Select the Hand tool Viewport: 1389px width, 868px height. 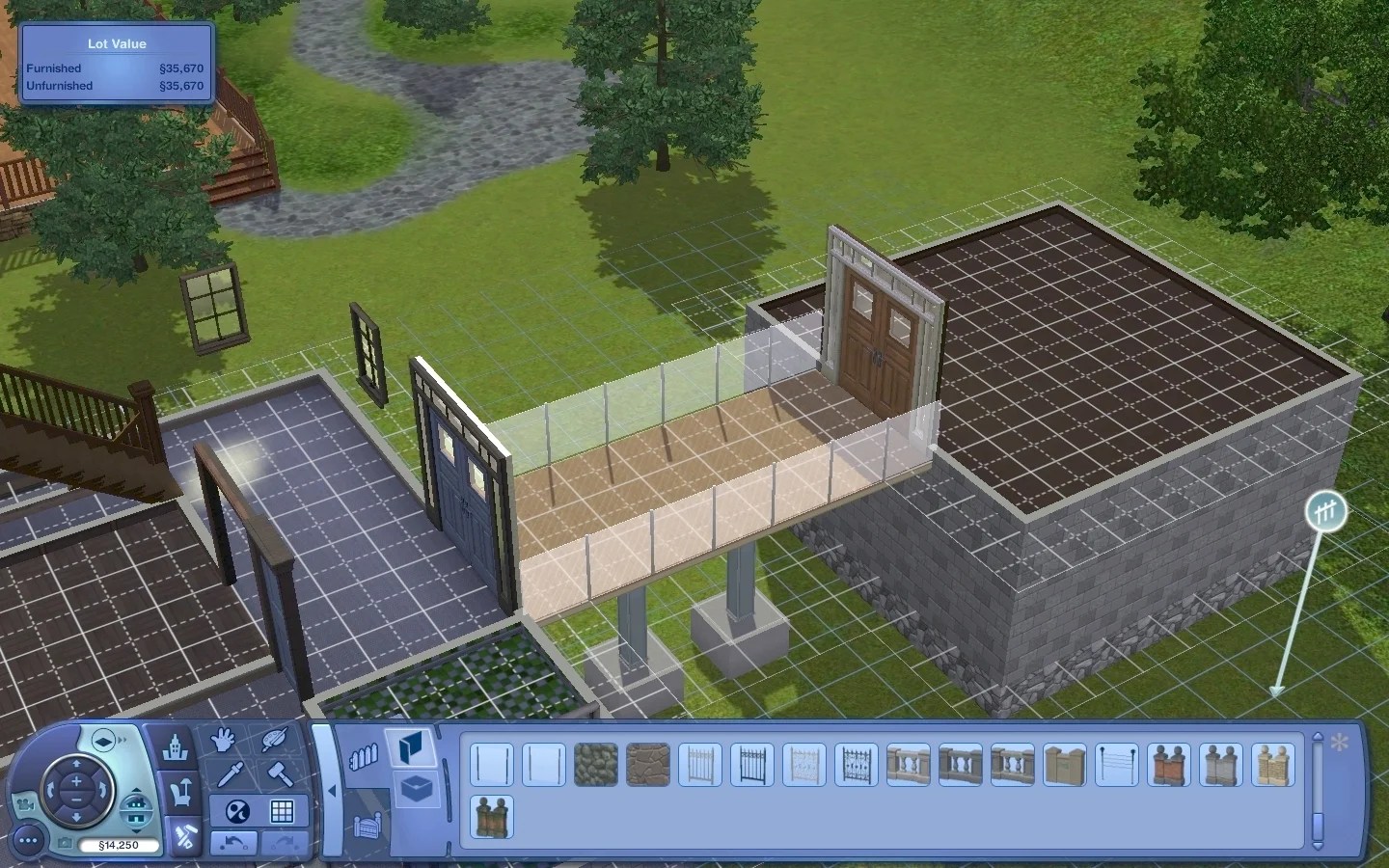click(223, 739)
